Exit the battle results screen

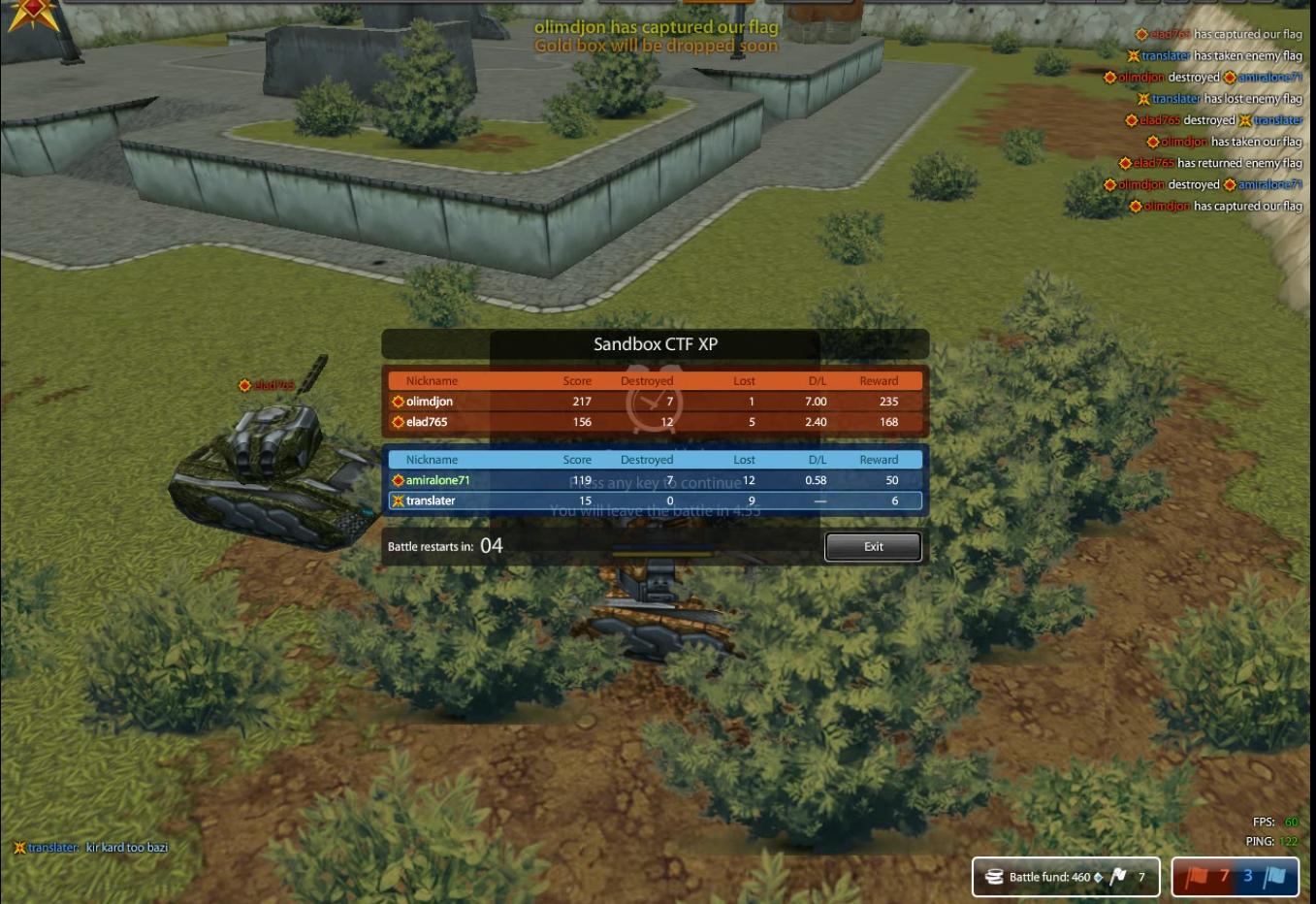[x=873, y=547]
